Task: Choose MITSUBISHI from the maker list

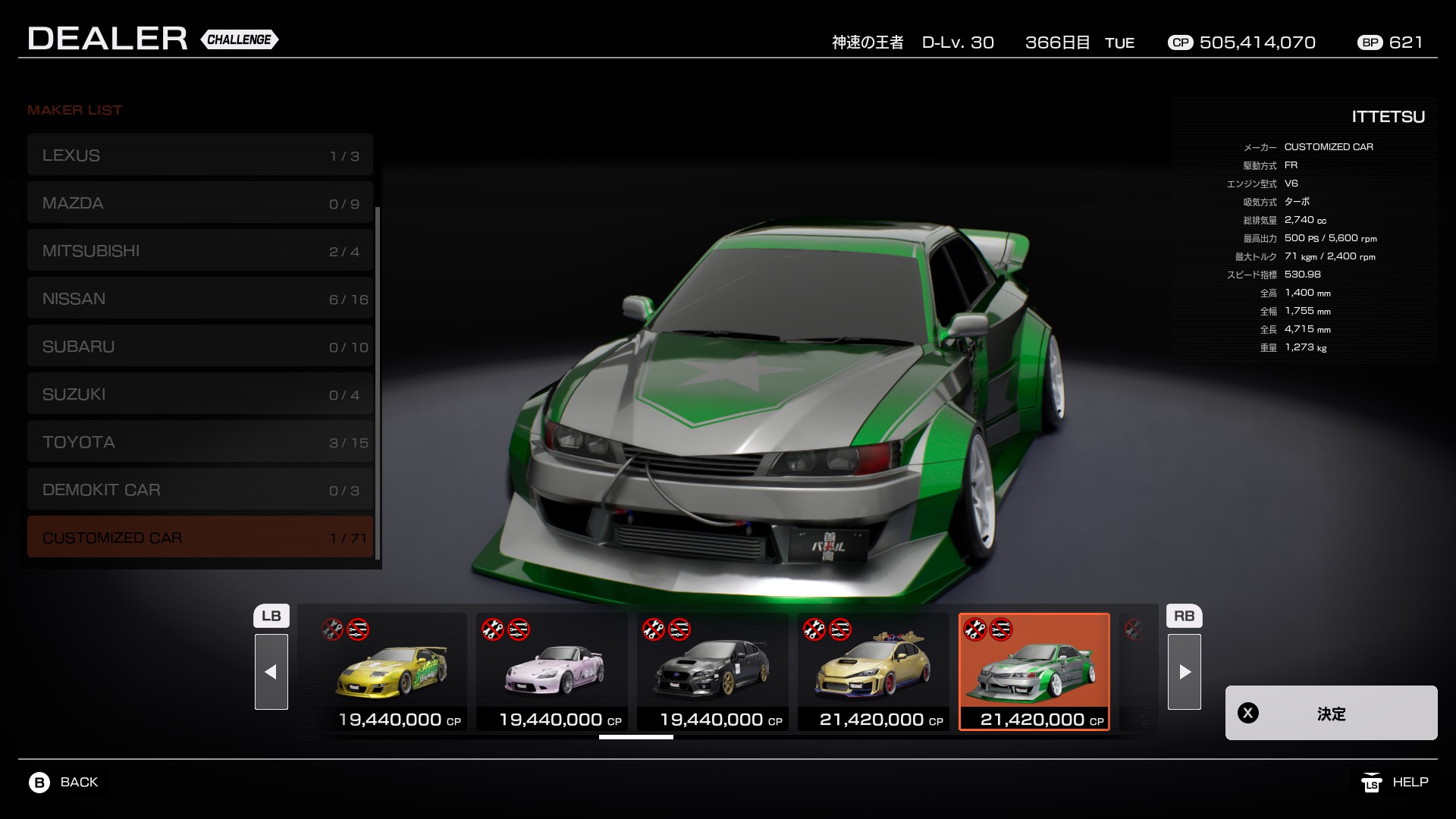Action: pos(200,251)
